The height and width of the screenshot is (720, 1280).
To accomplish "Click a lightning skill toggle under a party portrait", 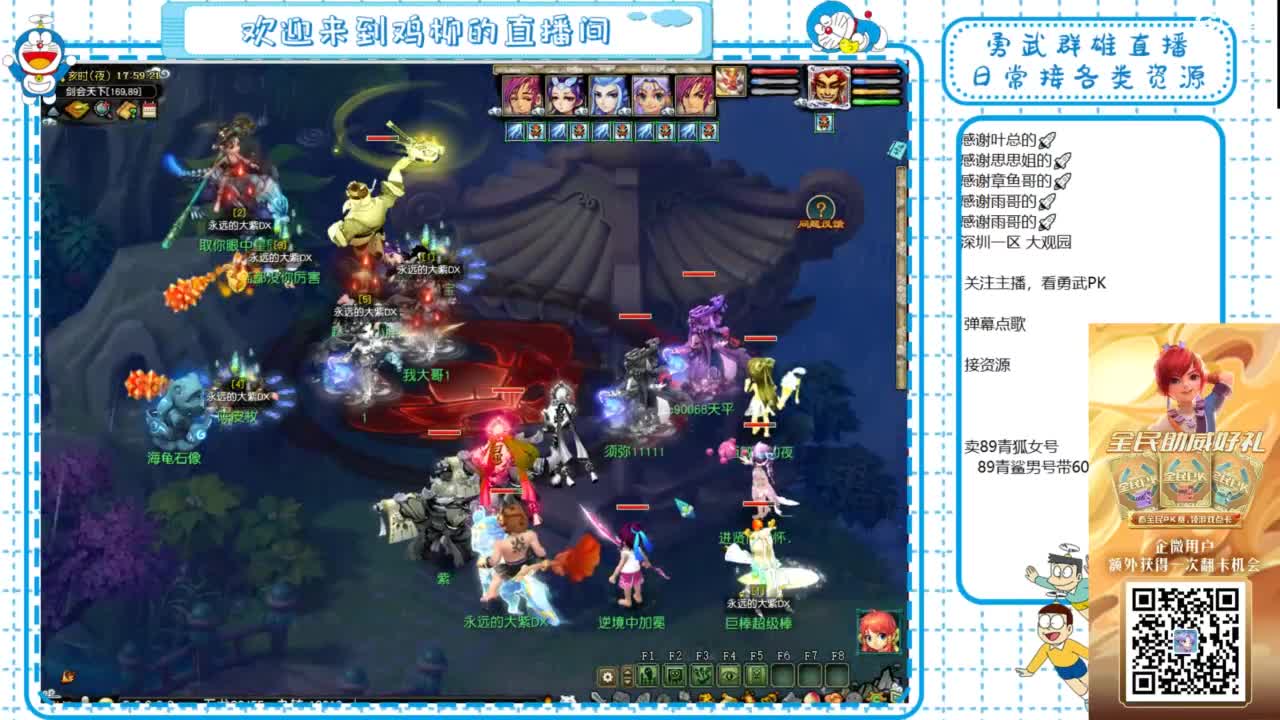I will 515,130.
